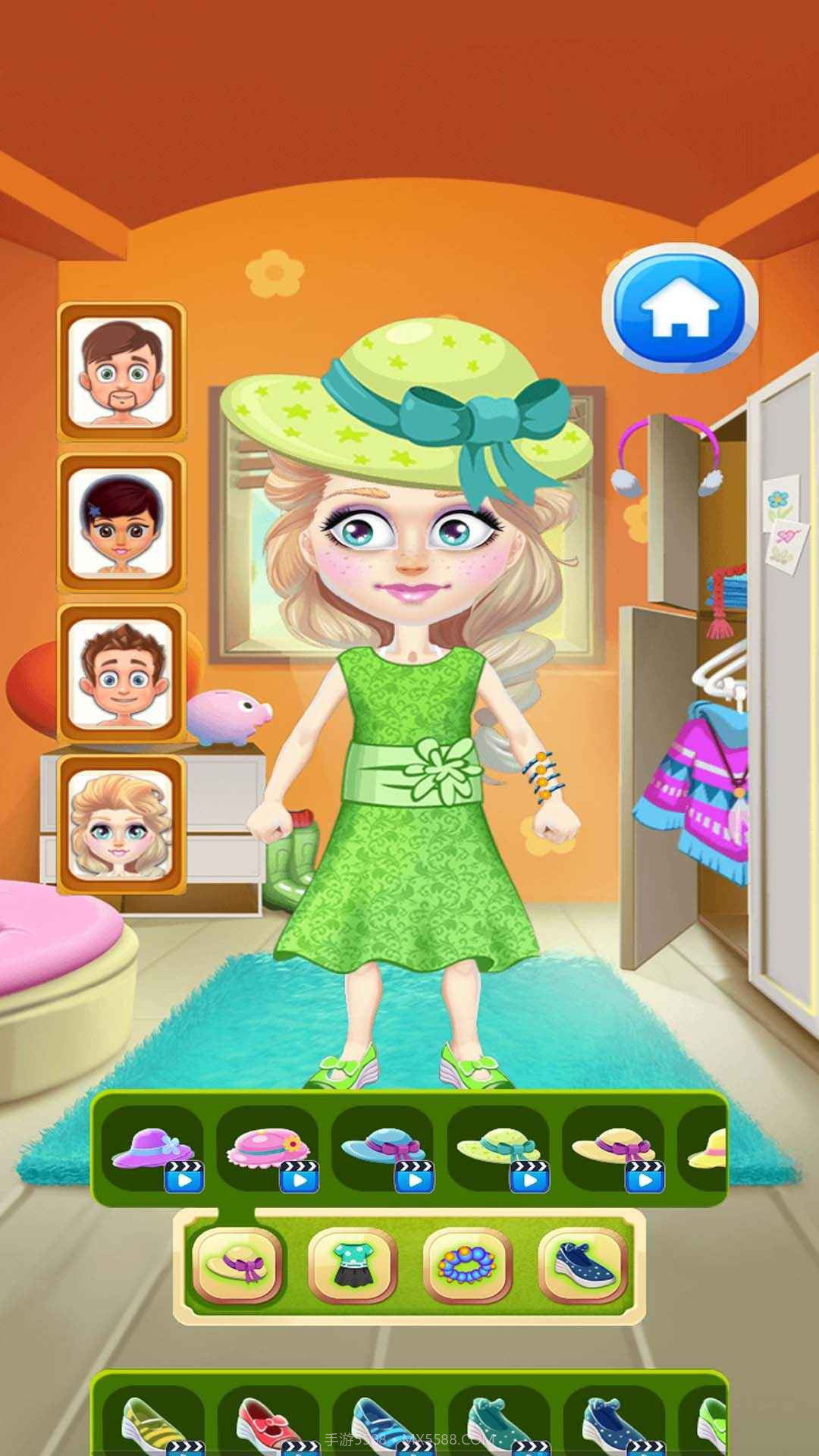Screen dimensions: 819x1456
Task: Select the blonde girl character portrait
Action: click(121, 824)
